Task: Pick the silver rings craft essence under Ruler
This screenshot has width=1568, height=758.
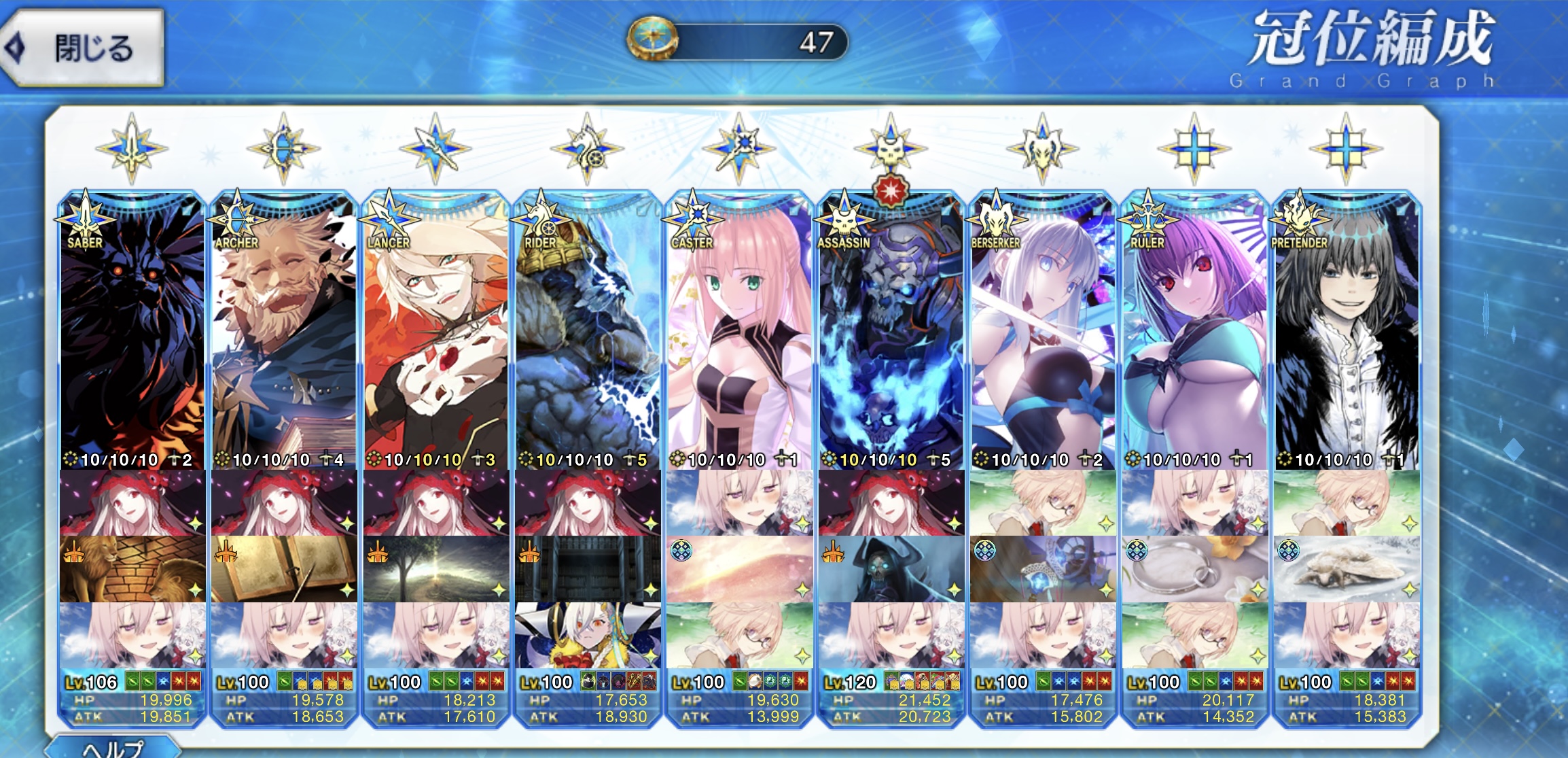Action: click(1195, 569)
